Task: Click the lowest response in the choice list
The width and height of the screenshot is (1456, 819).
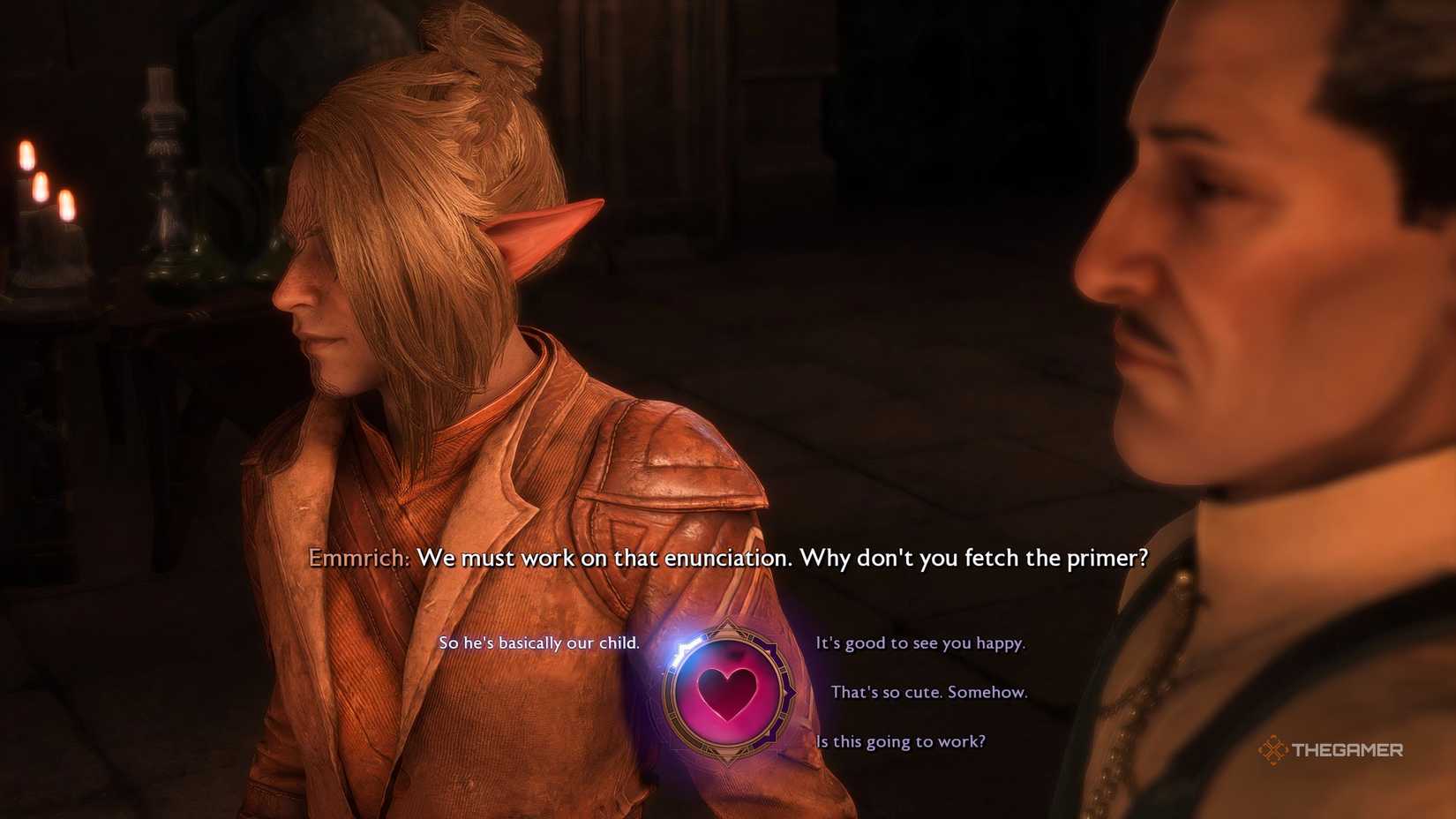Action: tap(900, 742)
